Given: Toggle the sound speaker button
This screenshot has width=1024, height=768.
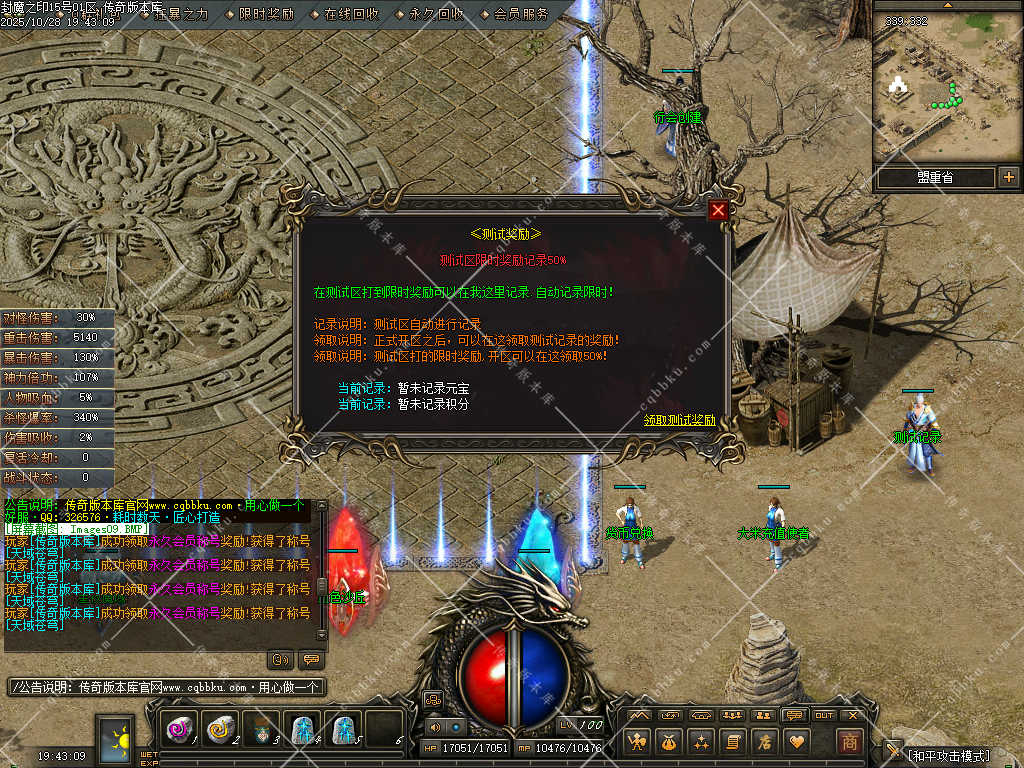Looking at the screenshot, I should (436, 727).
